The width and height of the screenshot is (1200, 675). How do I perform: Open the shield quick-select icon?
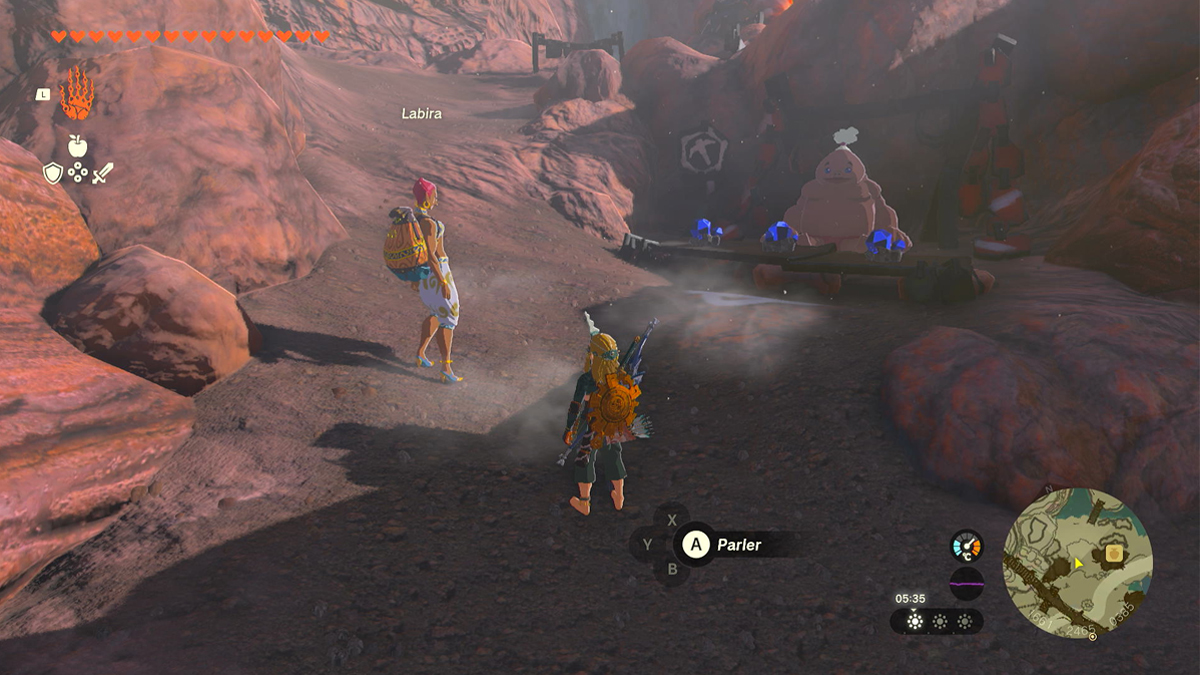(x=52, y=173)
